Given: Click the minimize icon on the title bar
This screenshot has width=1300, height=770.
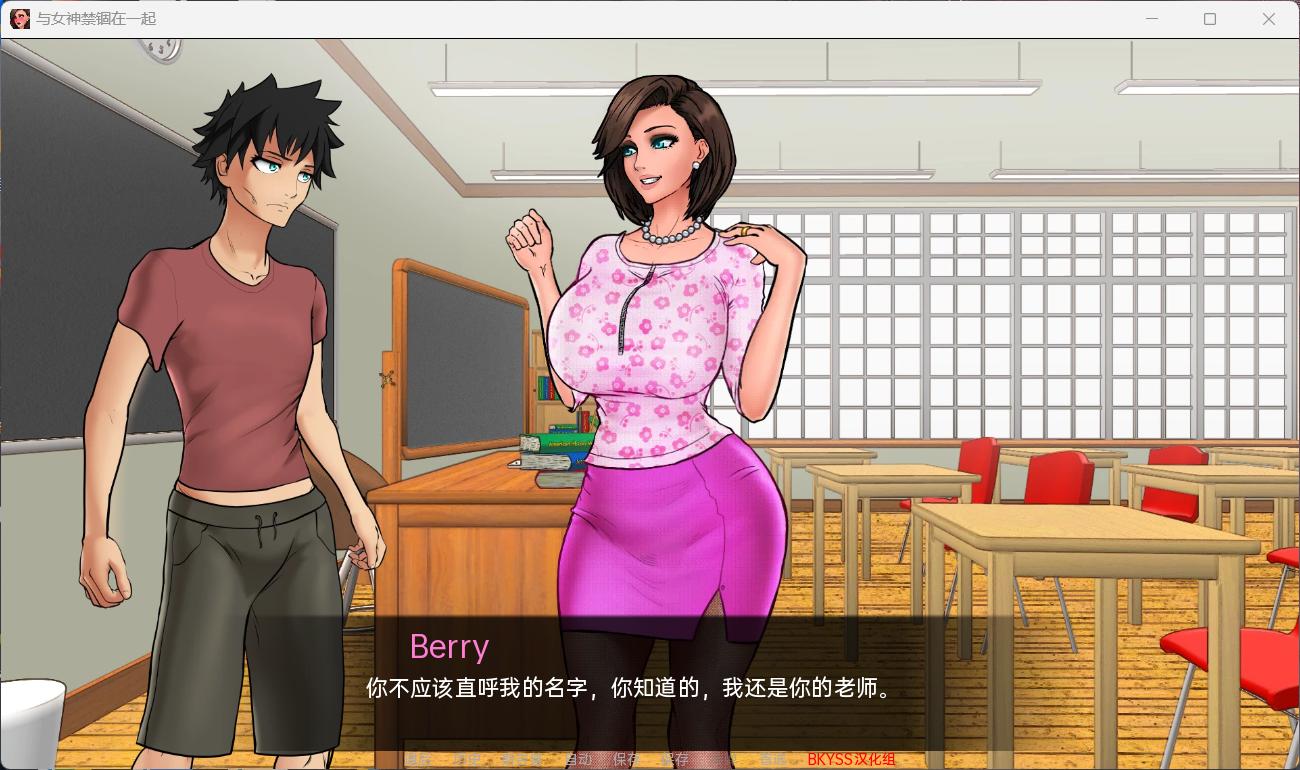Looking at the screenshot, I should coord(1151,19).
